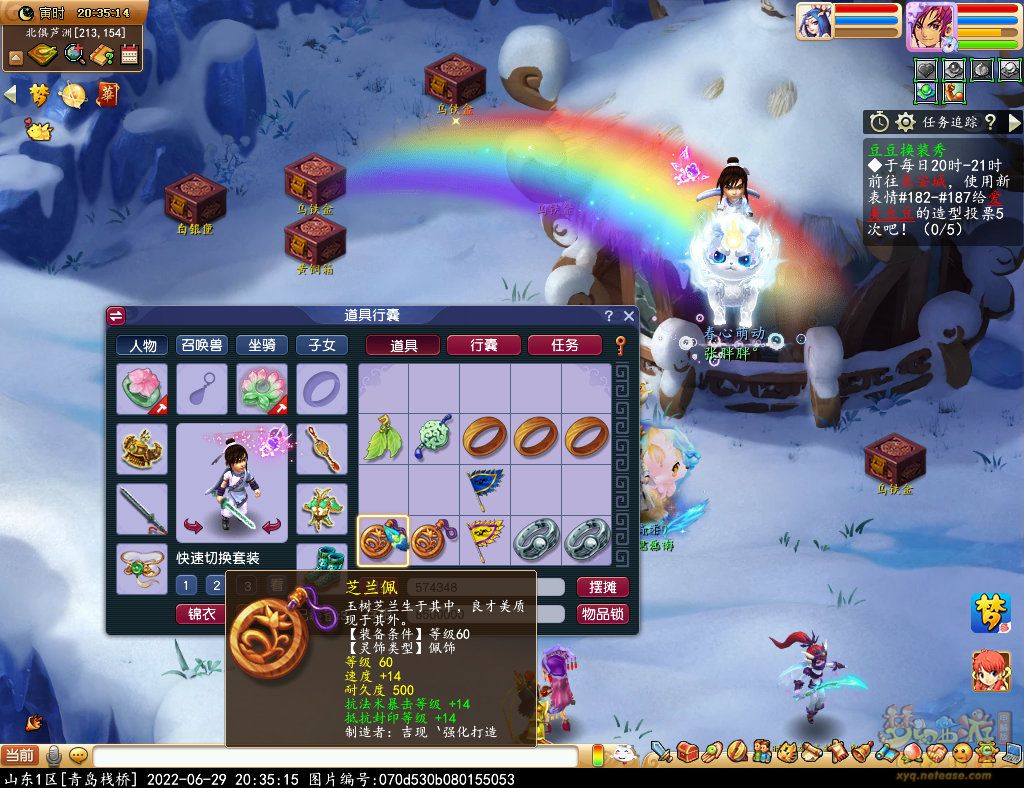This screenshot has width=1024, height=788.
Task: Open the 召唤兽 summoned pet tab
Action: tap(202, 345)
